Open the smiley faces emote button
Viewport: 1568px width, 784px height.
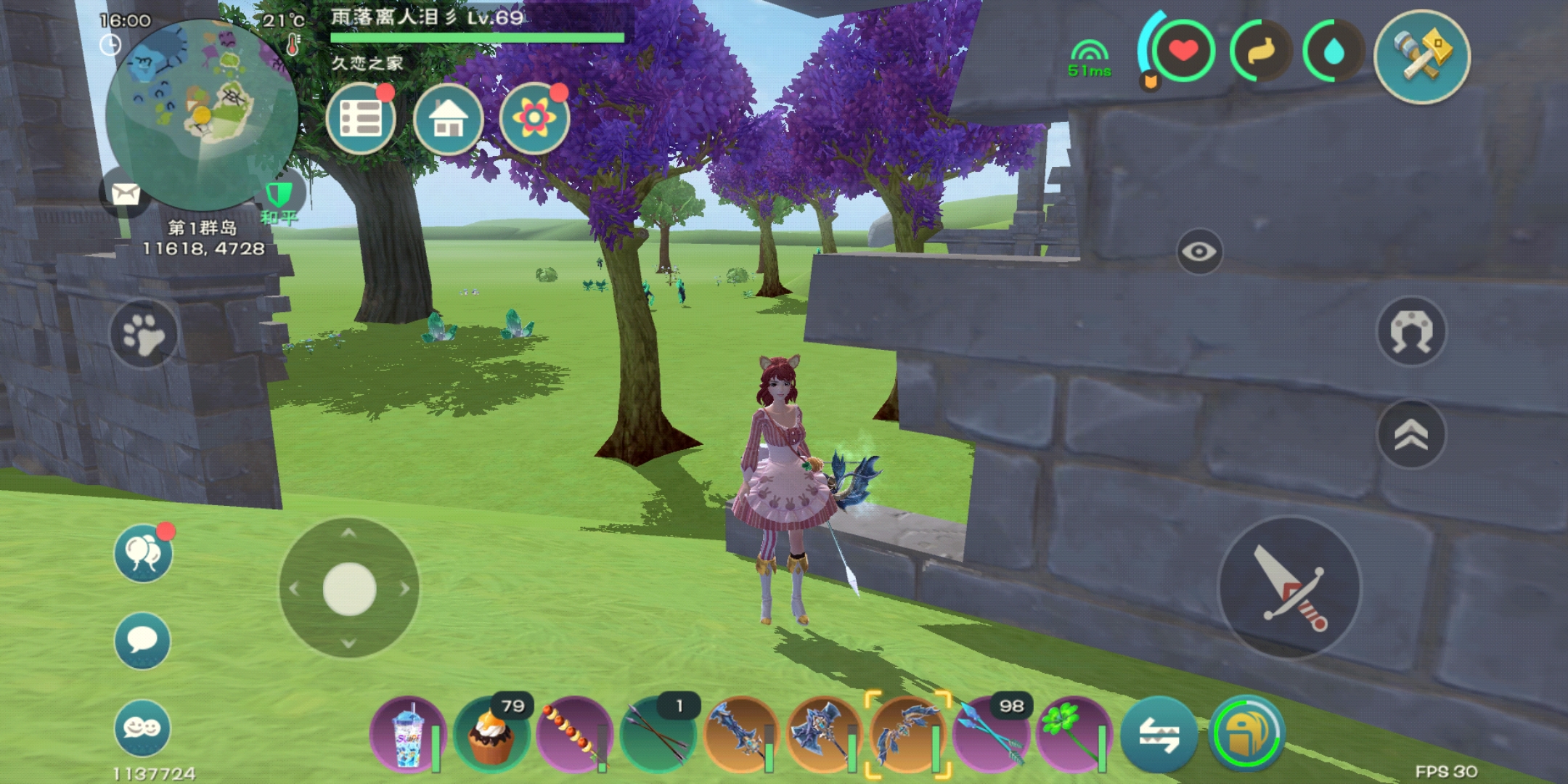[143, 728]
